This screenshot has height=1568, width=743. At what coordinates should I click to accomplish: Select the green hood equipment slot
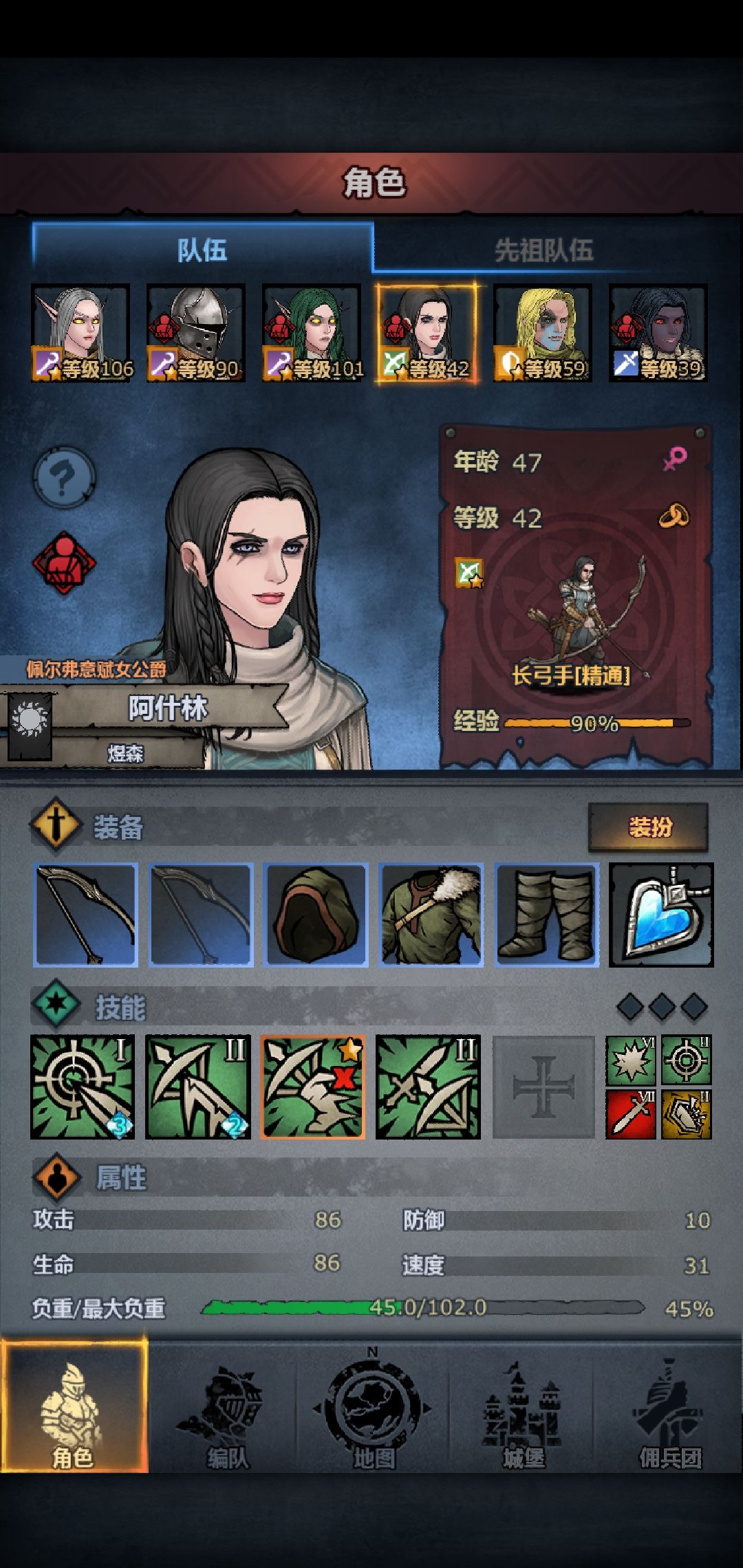(x=316, y=915)
